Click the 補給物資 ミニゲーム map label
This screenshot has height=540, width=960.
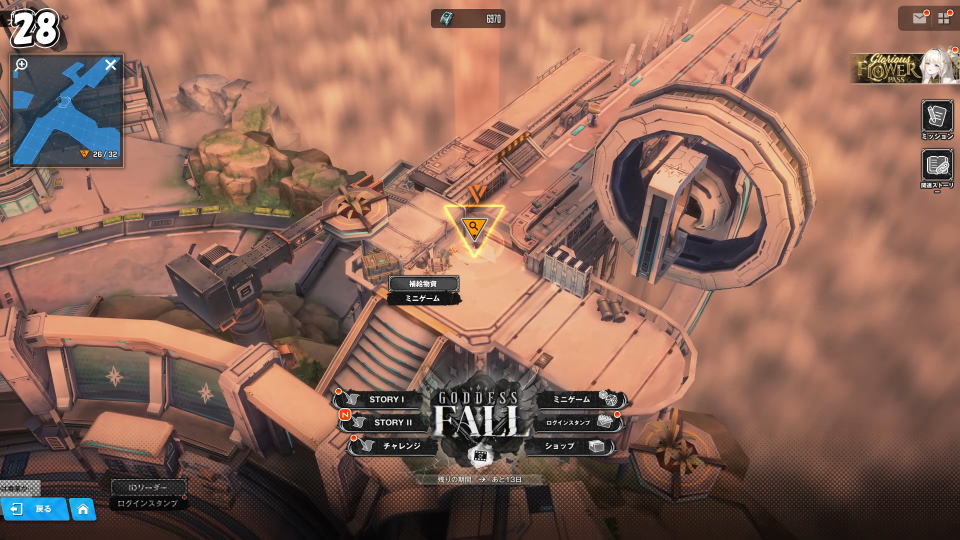pyautogui.click(x=424, y=290)
